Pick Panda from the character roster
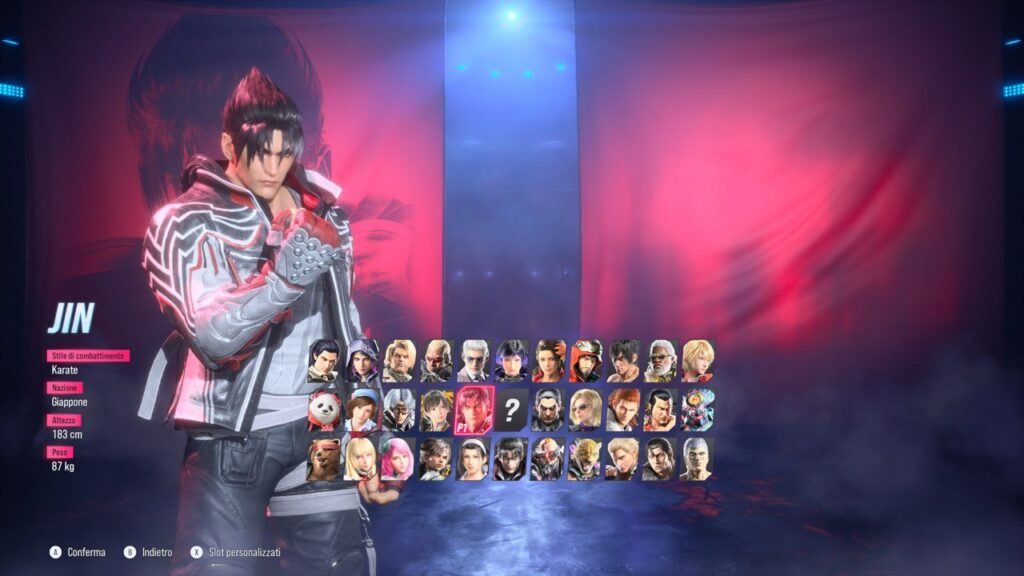Image resolution: width=1024 pixels, height=576 pixels. pyautogui.click(x=323, y=409)
